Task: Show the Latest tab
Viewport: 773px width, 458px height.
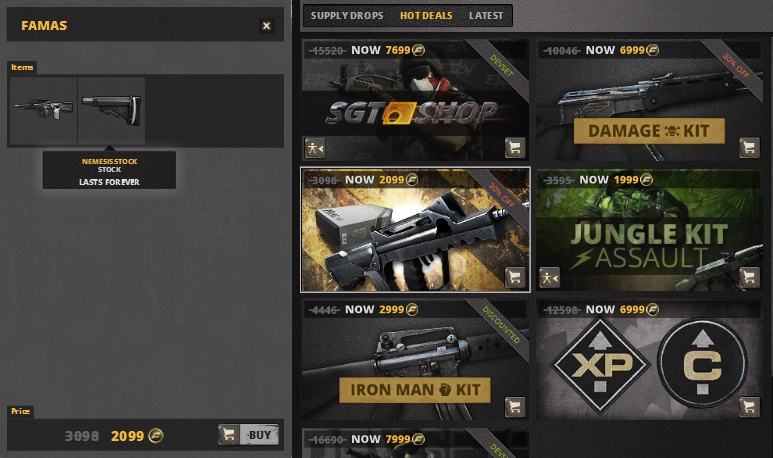Action: [486, 16]
